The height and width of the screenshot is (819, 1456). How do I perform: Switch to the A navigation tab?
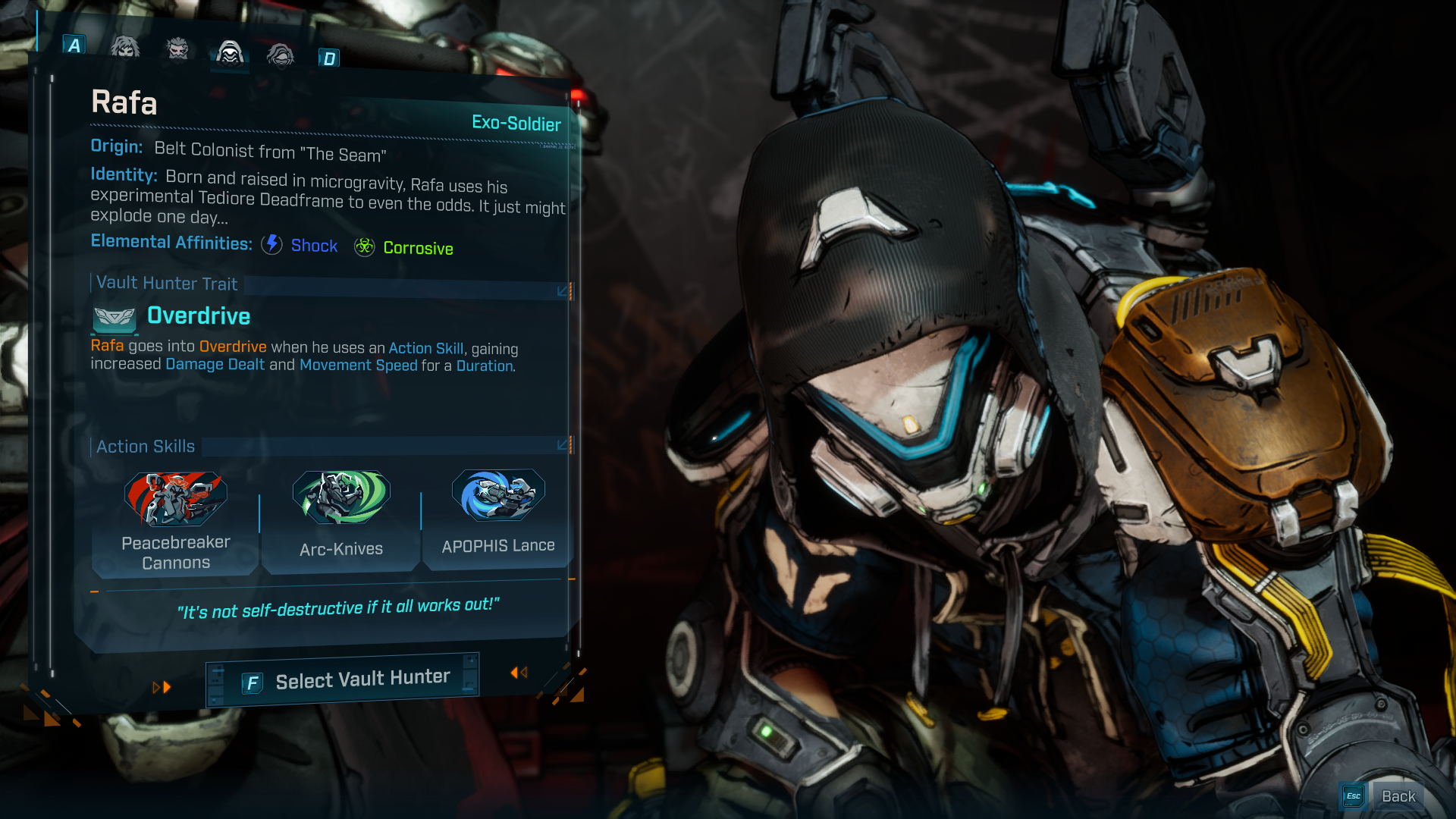click(74, 45)
